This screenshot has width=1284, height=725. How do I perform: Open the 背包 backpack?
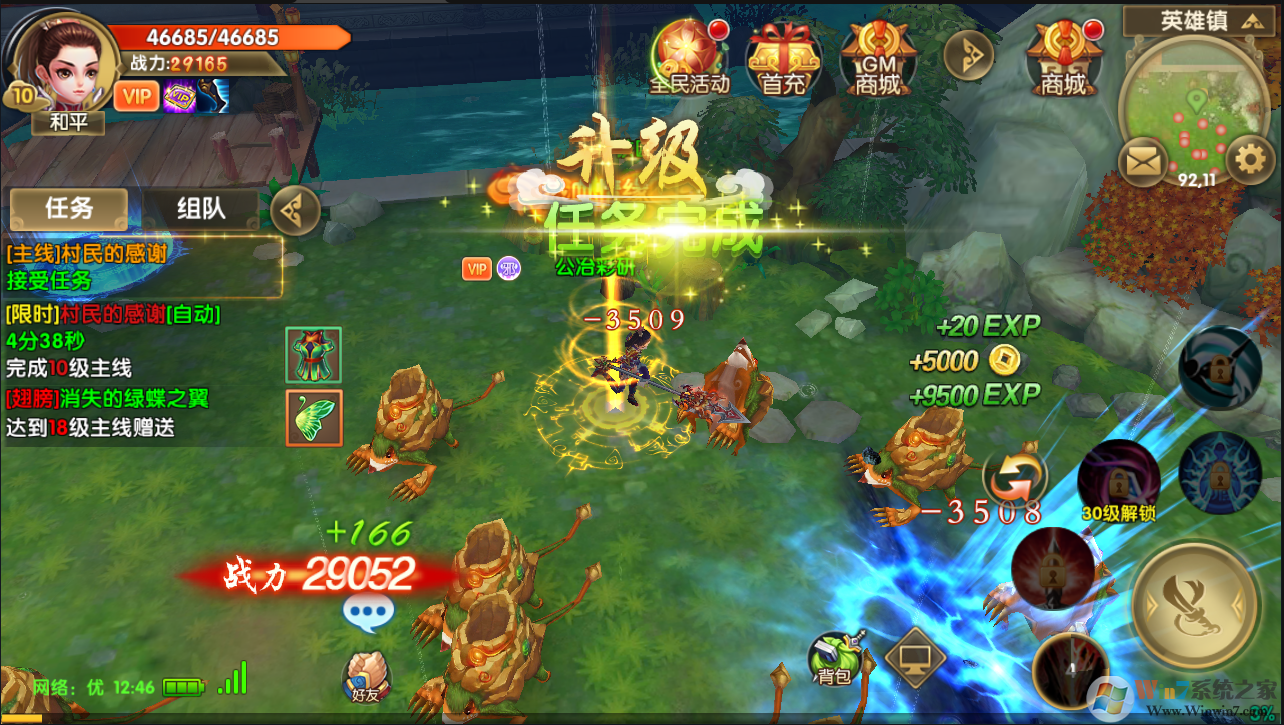pos(834,659)
